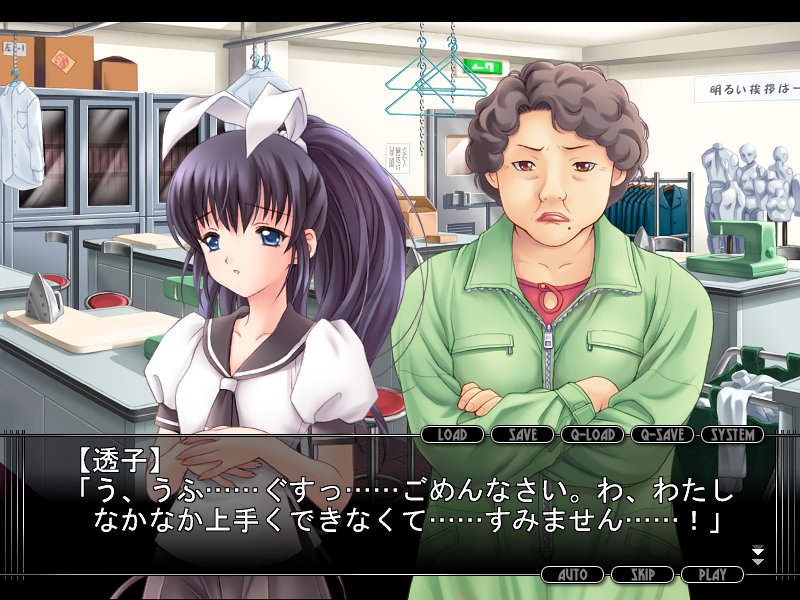Activate the SKIP button

[x=643, y=575]
